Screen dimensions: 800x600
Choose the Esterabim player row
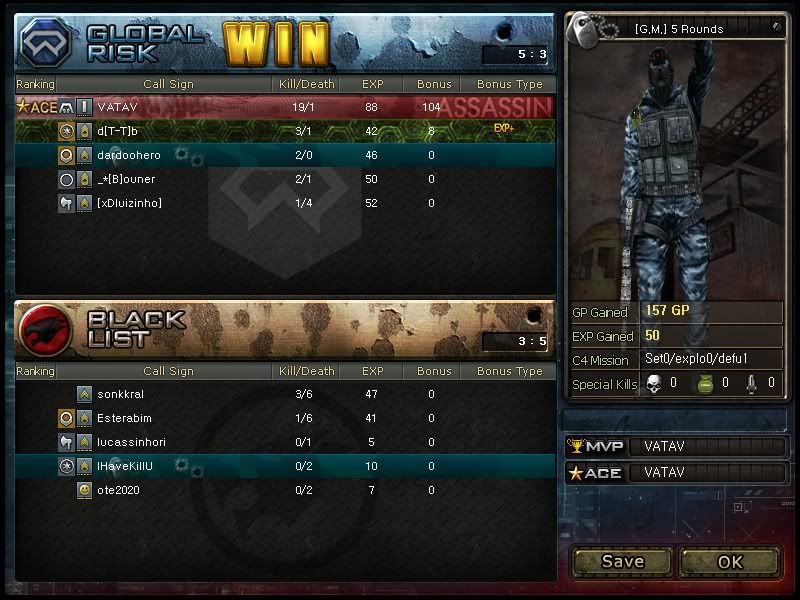(x=285, y=418)
